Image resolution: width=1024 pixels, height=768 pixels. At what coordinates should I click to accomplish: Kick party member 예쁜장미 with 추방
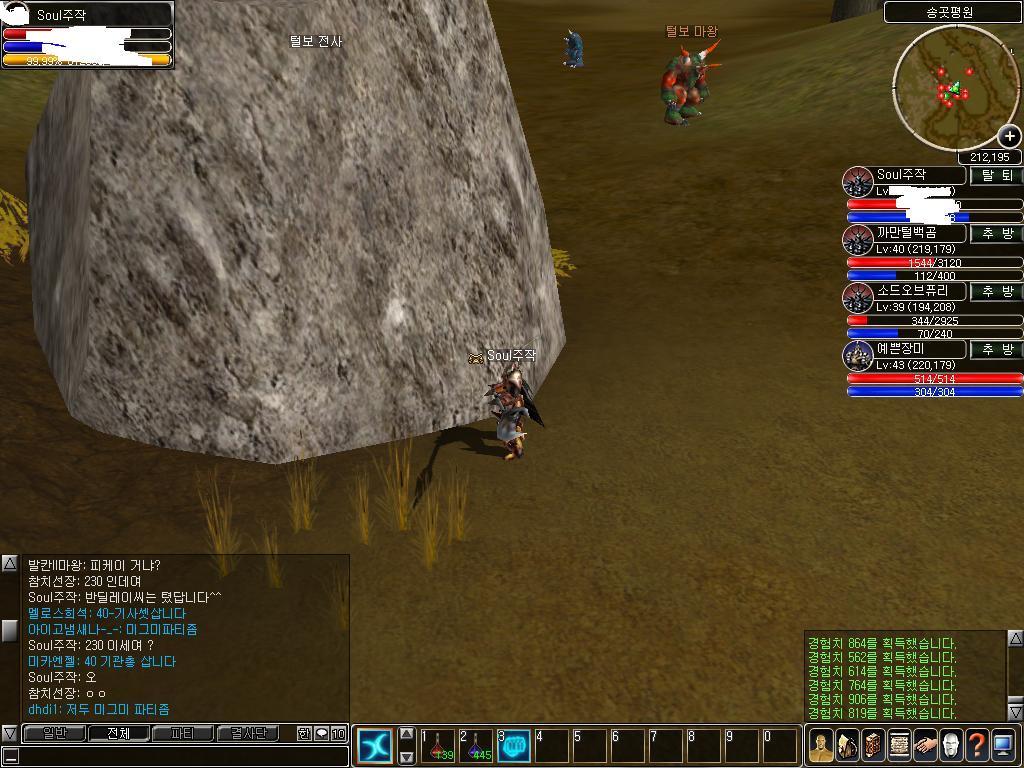(x=996, y=350)
